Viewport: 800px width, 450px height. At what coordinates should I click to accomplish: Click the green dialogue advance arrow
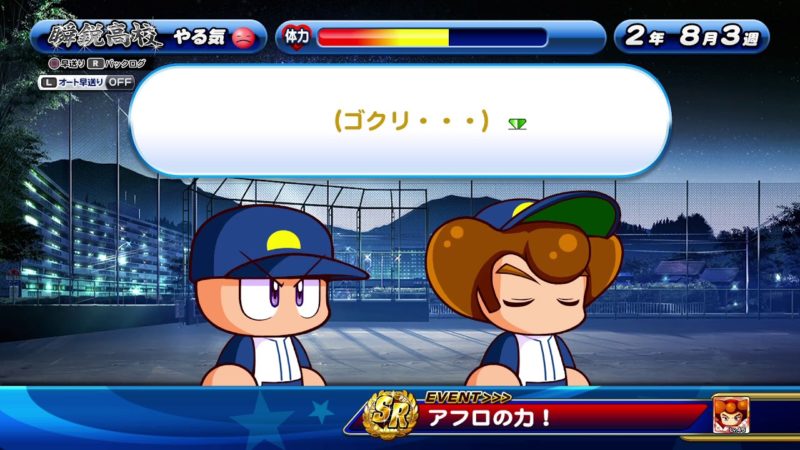click(x=517, y=123)
